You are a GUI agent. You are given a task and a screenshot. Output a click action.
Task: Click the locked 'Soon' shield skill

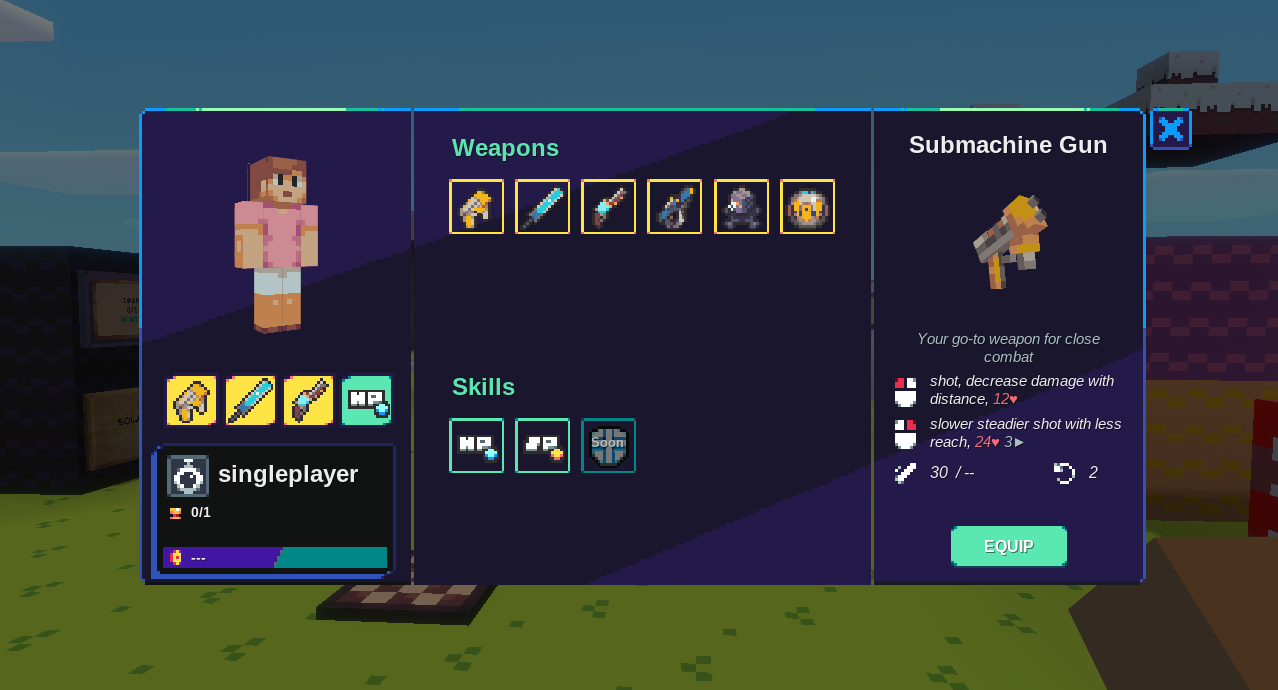coord(608,446)
